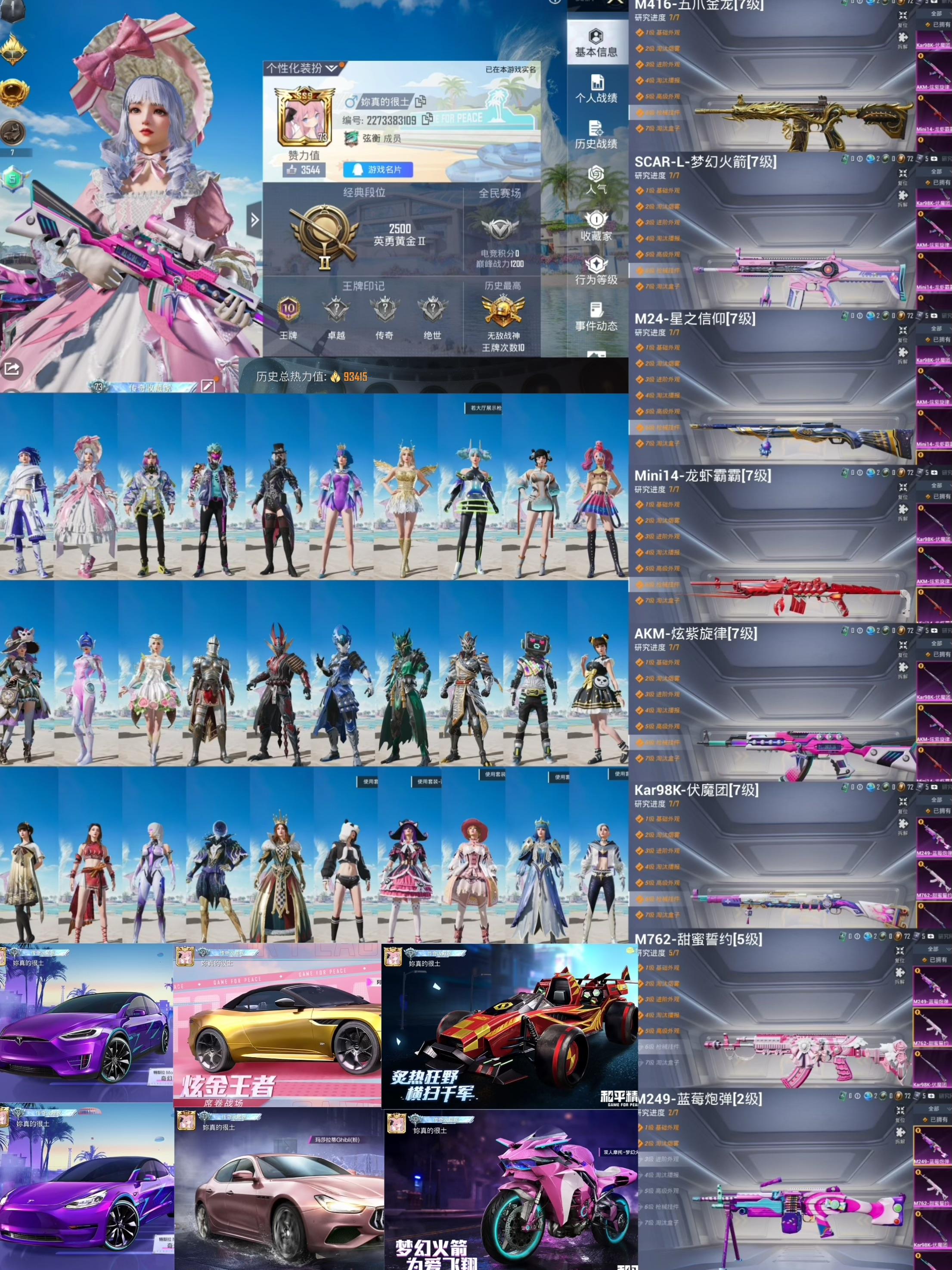
Task: Open the 历史战绩 tab
Action: pyautogui.click(x=596, y=135)
